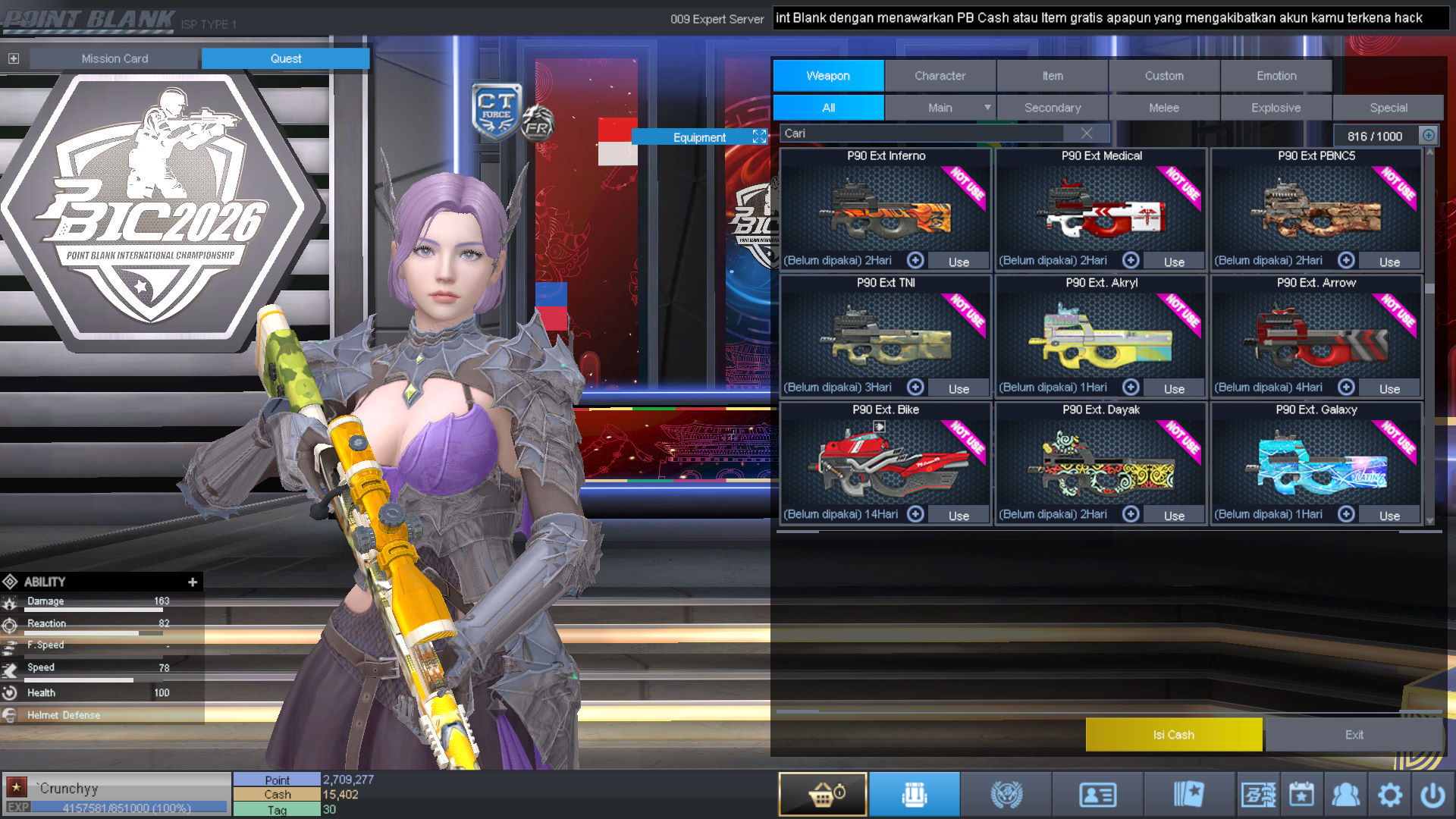Clear the search box with X
This screenshot has width=1456, height=819.
[x=1087, y=133]
